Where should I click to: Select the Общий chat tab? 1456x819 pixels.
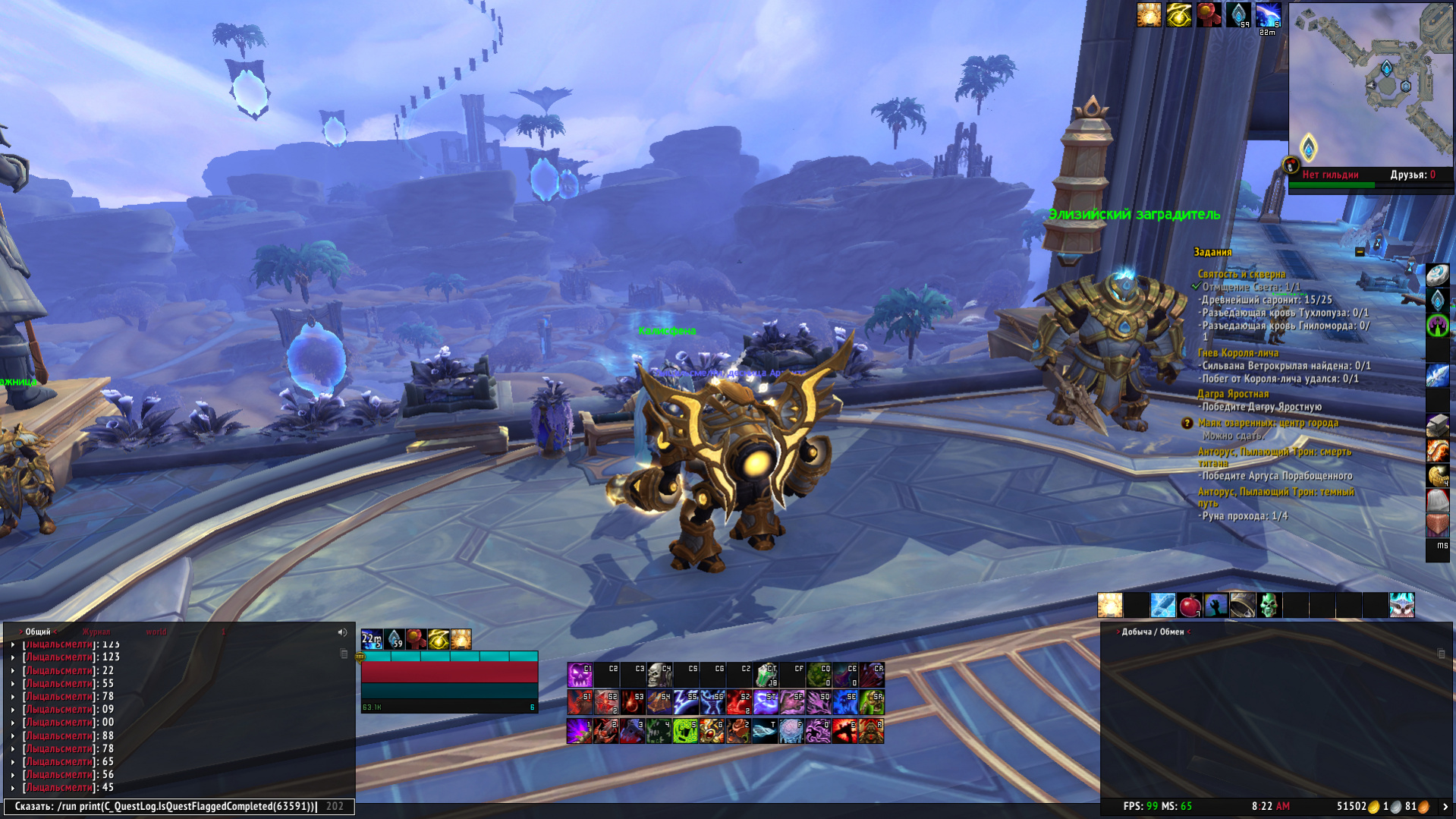[38, 632]
